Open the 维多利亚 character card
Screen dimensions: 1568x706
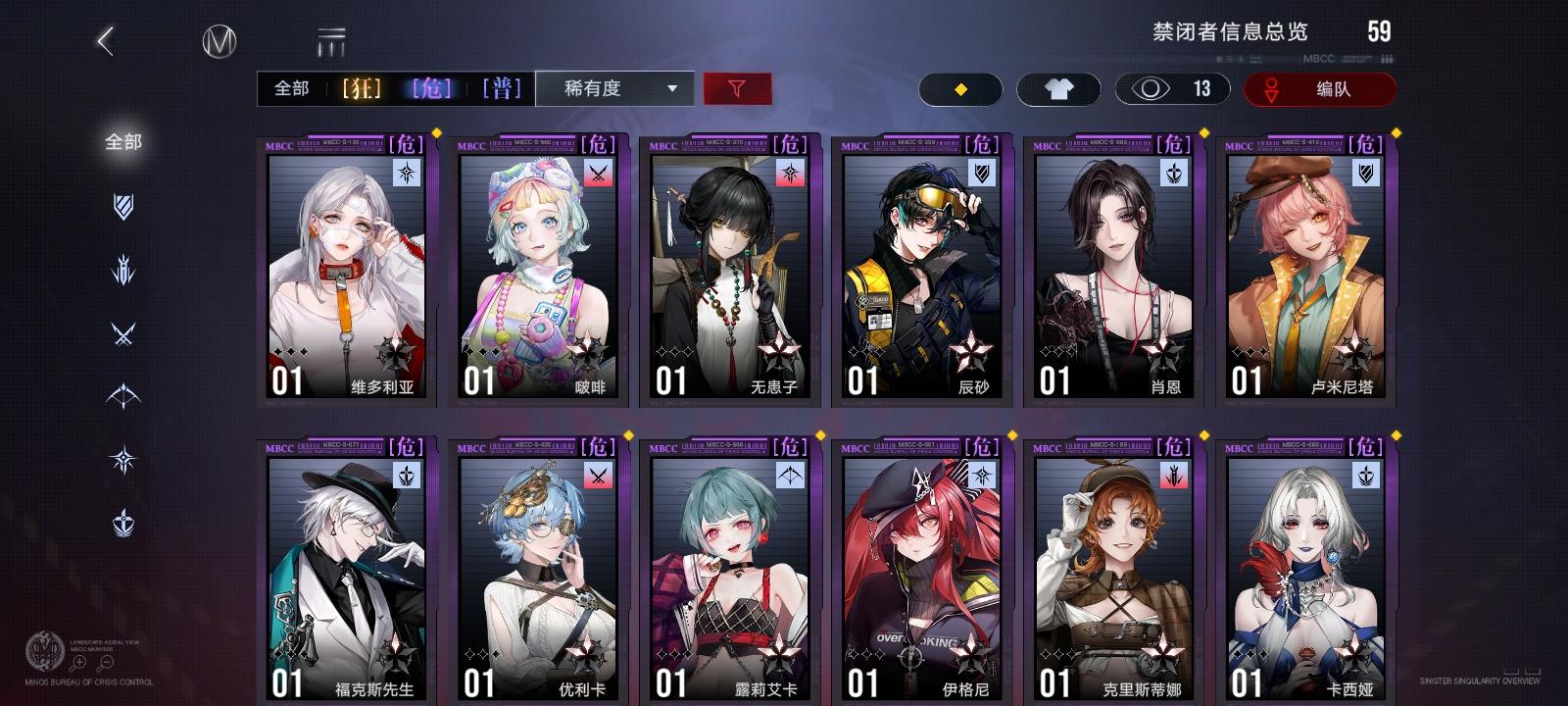344,270
